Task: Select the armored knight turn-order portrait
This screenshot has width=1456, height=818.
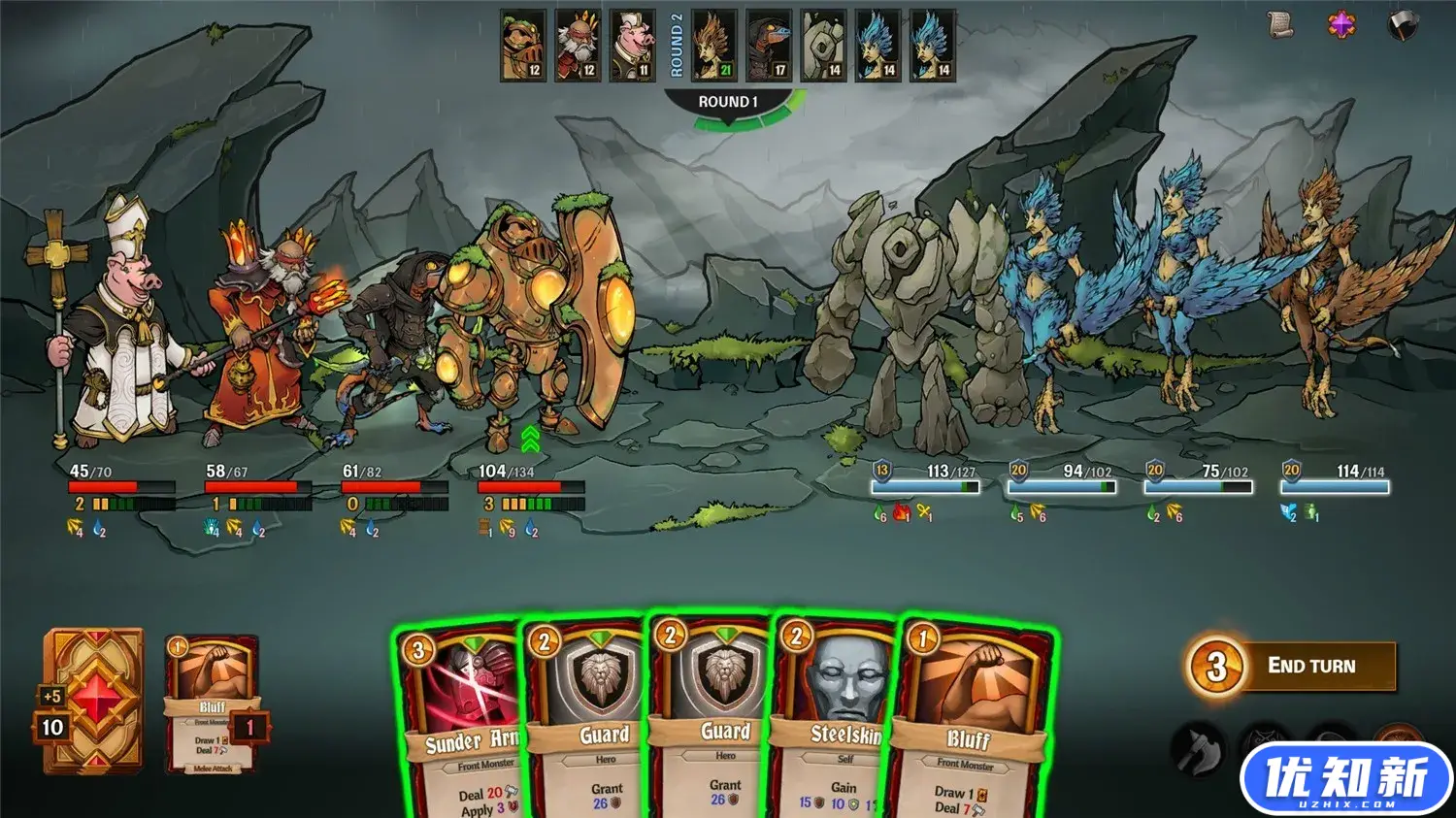Action: (523, 46)
